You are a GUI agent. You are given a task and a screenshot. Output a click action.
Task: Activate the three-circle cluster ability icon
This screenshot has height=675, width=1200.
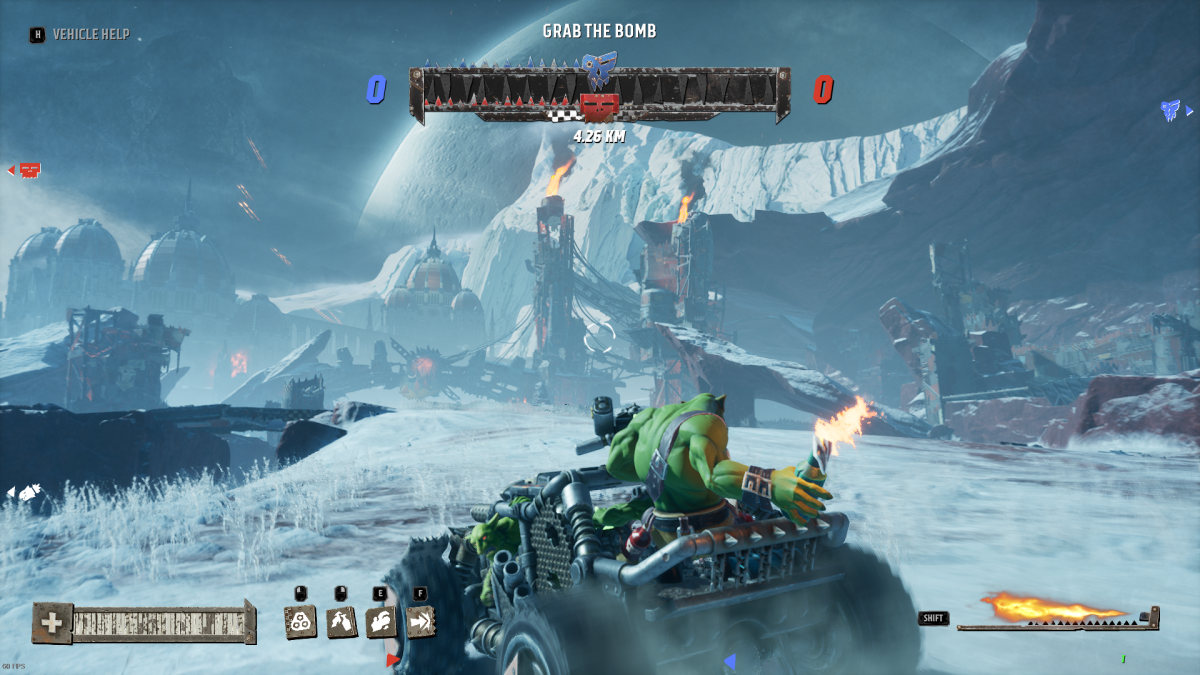301,622
